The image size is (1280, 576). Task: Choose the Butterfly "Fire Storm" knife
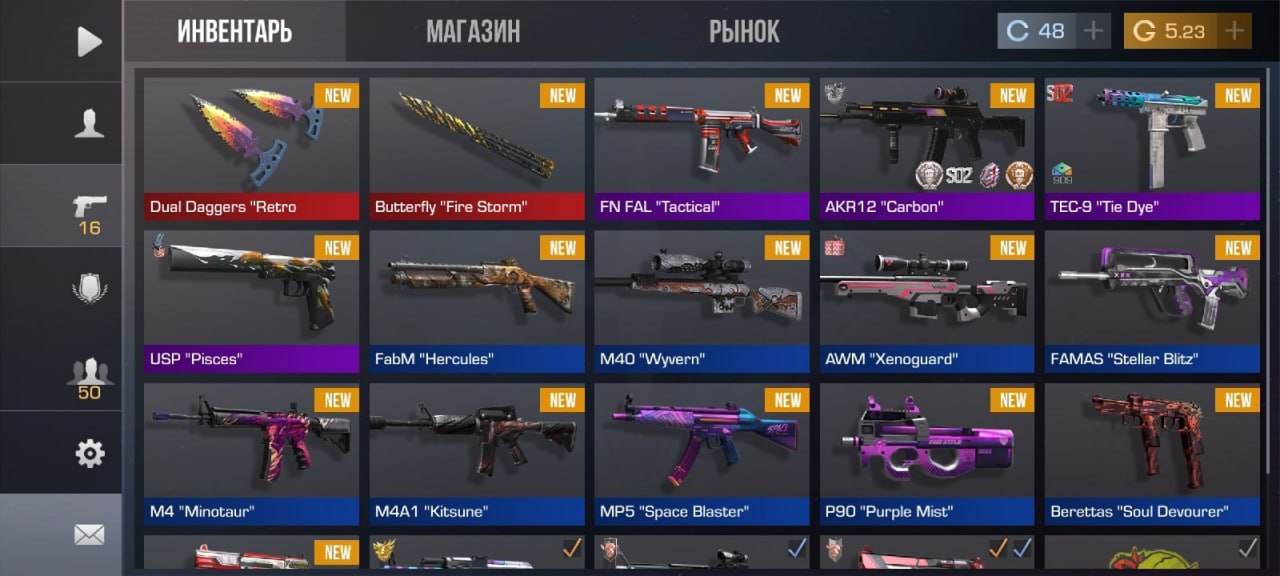pyautogui.click(x=477, y=148)
